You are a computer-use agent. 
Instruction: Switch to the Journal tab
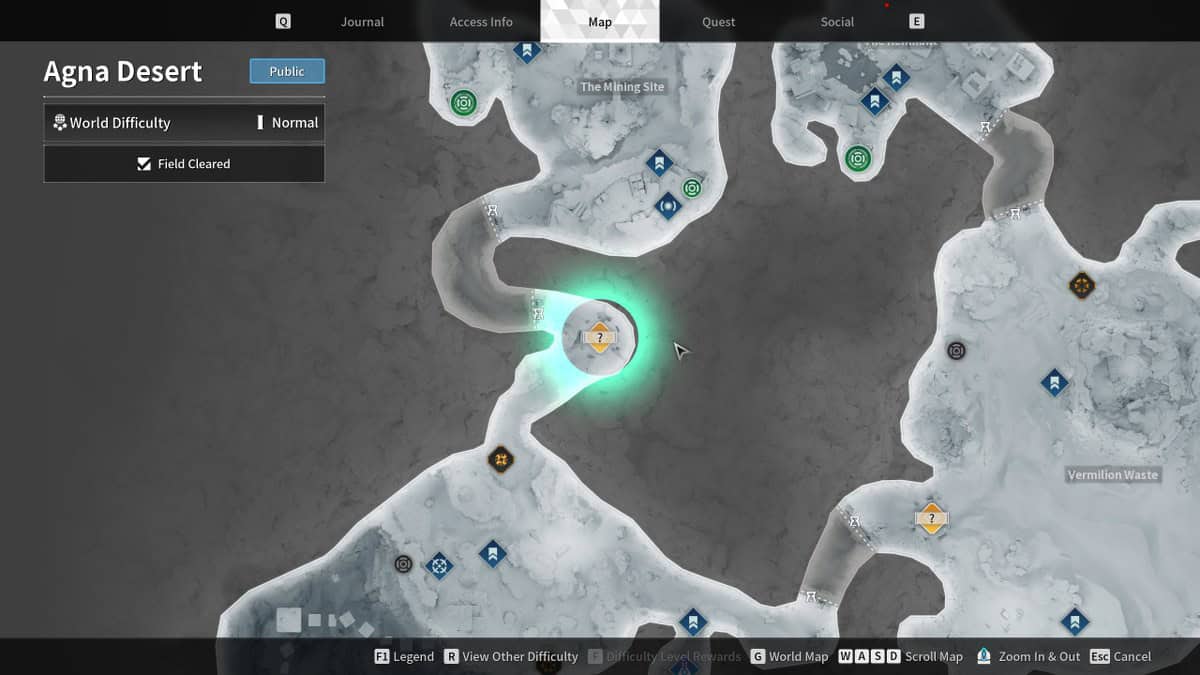tap(362, 22)
